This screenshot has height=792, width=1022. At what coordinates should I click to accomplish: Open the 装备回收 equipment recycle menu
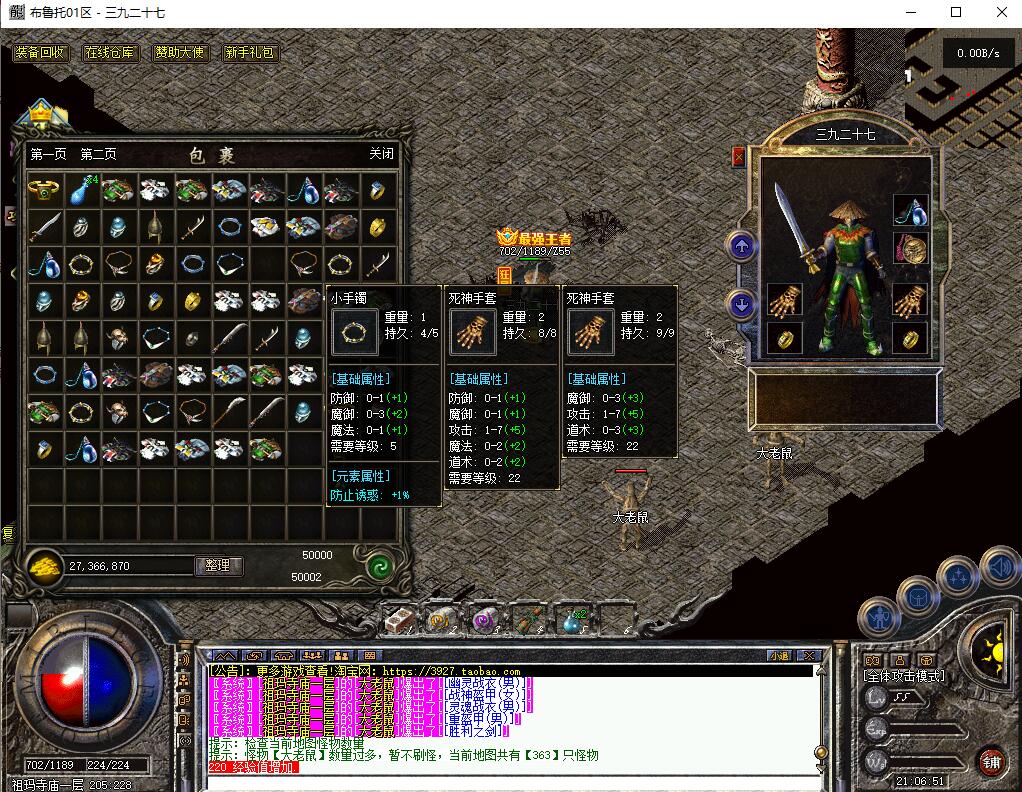(x=40, y=52)
